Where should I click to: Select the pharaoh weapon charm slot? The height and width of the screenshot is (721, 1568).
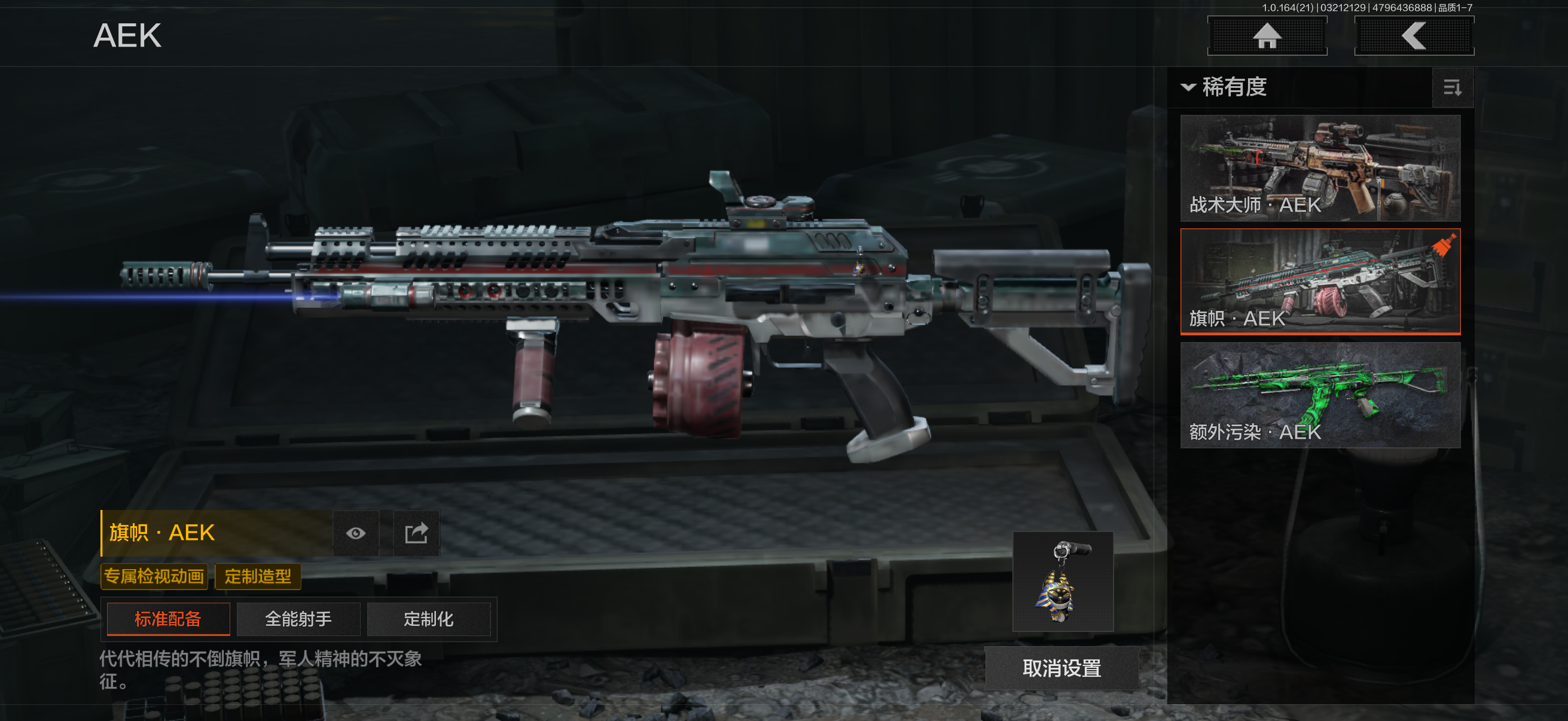point(1063,581)
